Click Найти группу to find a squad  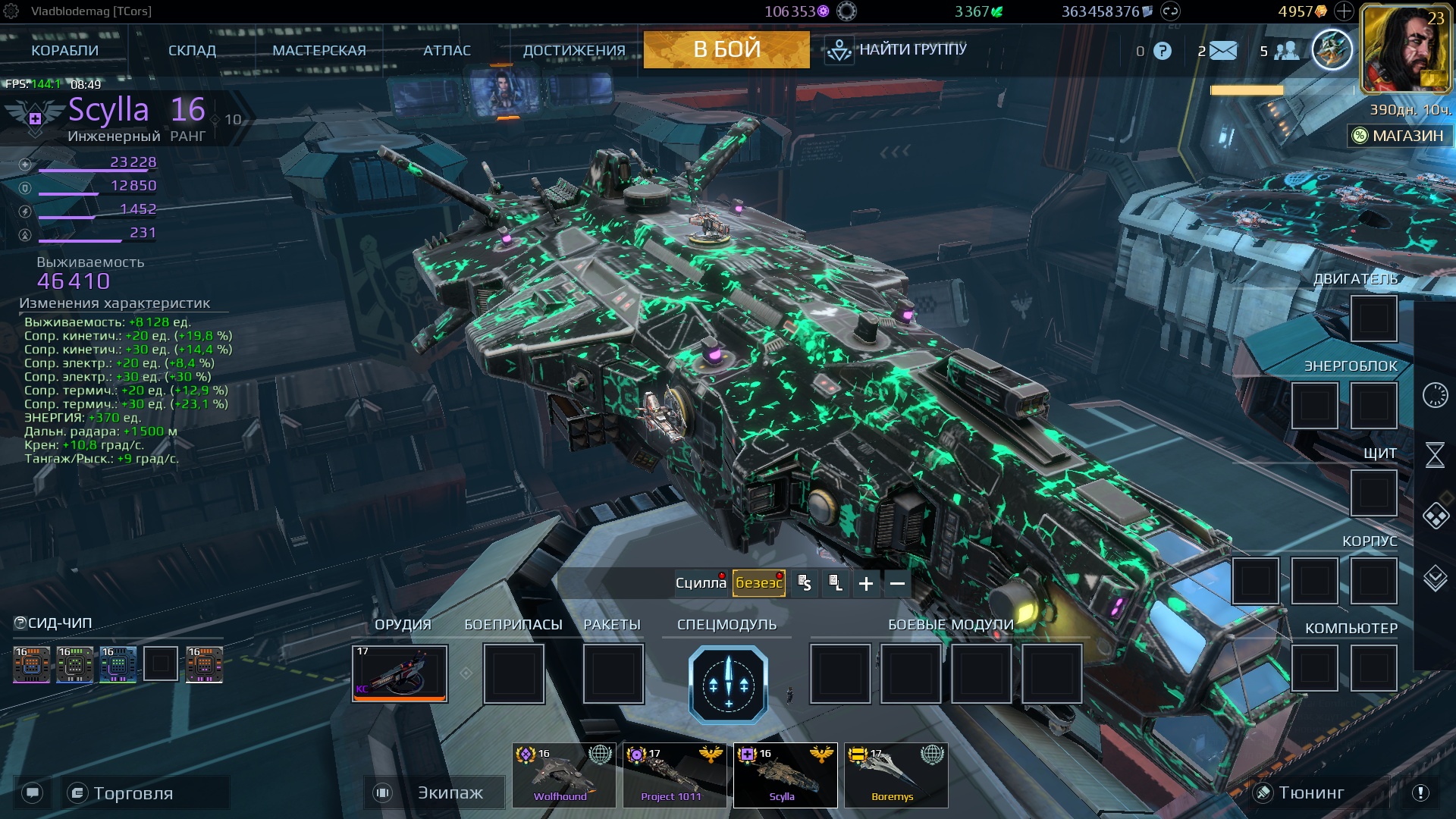point(896,50)
